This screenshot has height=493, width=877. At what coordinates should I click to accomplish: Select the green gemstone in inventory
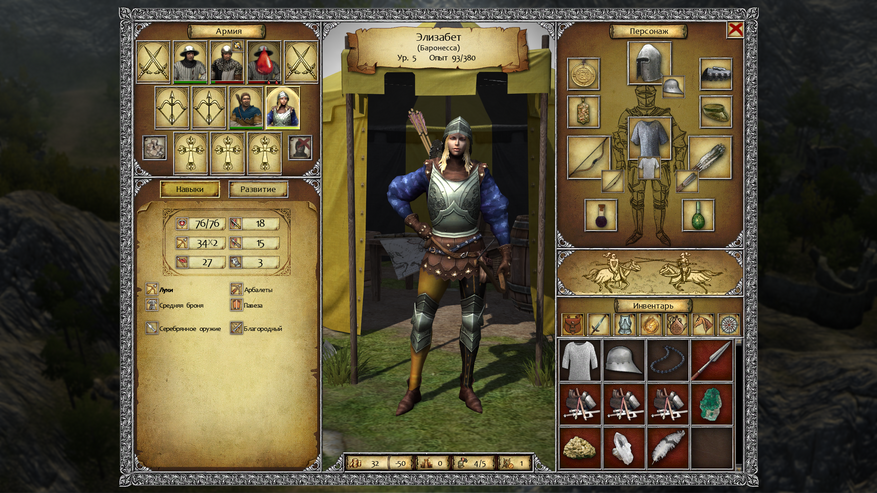pos(712,404)
